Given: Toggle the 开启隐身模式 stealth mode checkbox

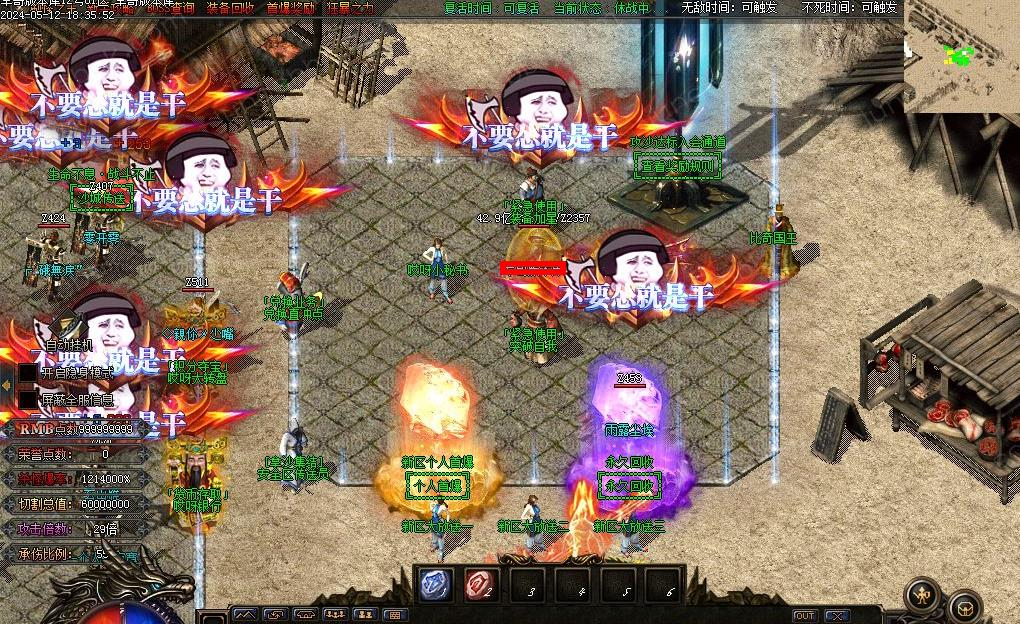Looking at the screenshot, I should click(x=28, y=372).
